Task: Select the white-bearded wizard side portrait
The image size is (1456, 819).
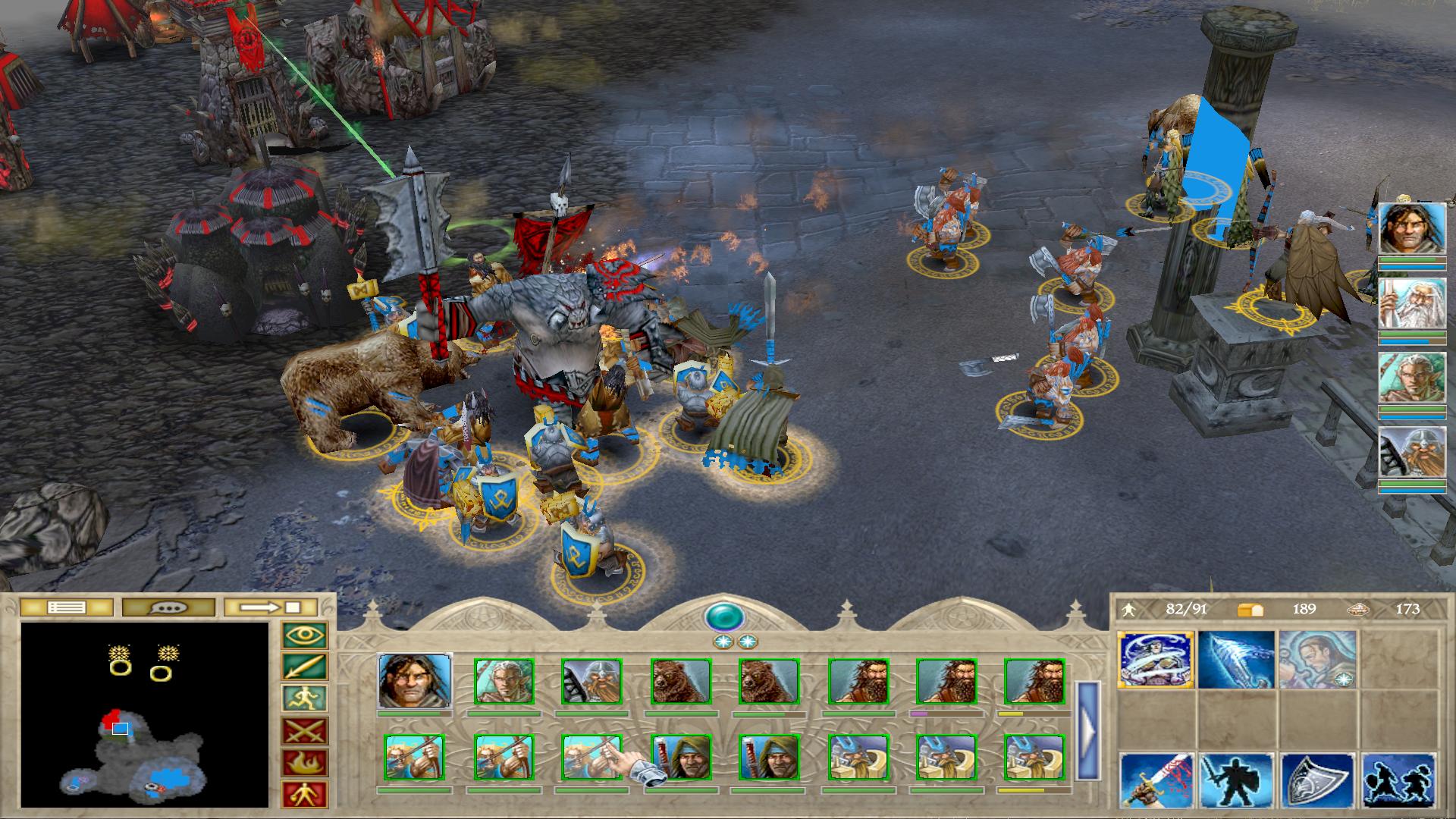Action: 1411,303
